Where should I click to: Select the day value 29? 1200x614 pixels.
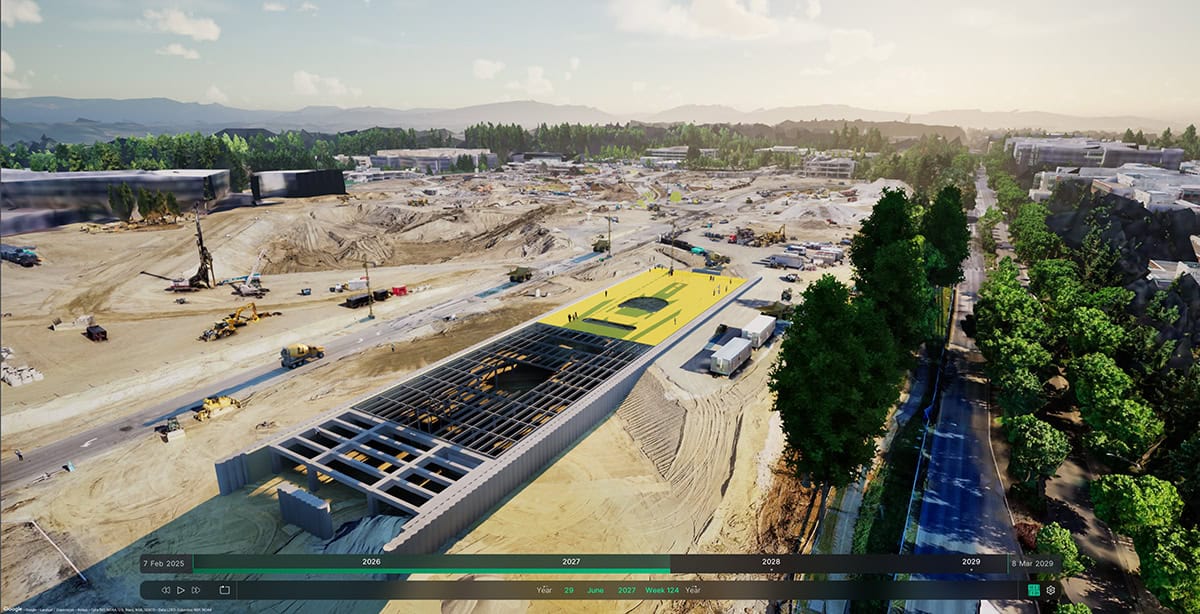pos(569,590)
